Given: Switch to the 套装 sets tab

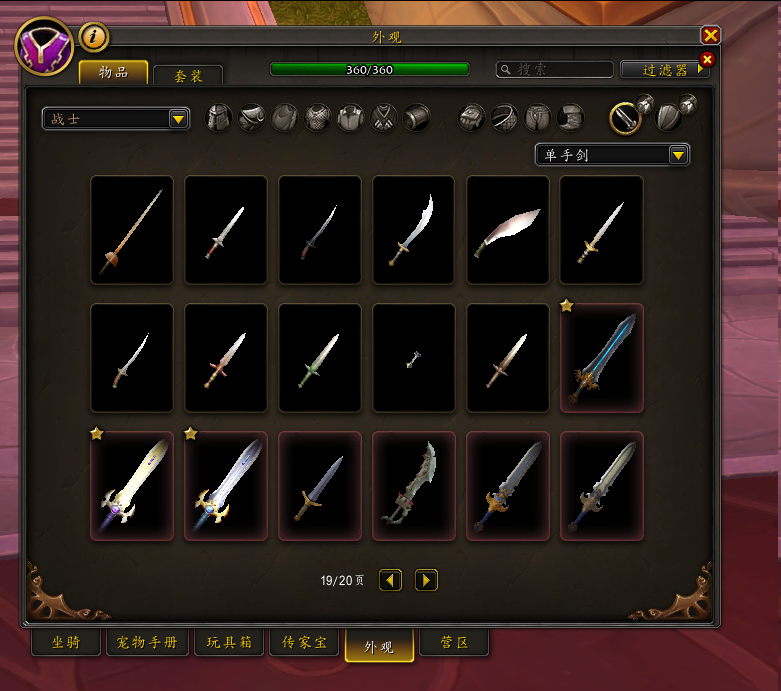Looking at the screenshot, I should [188, 76].
